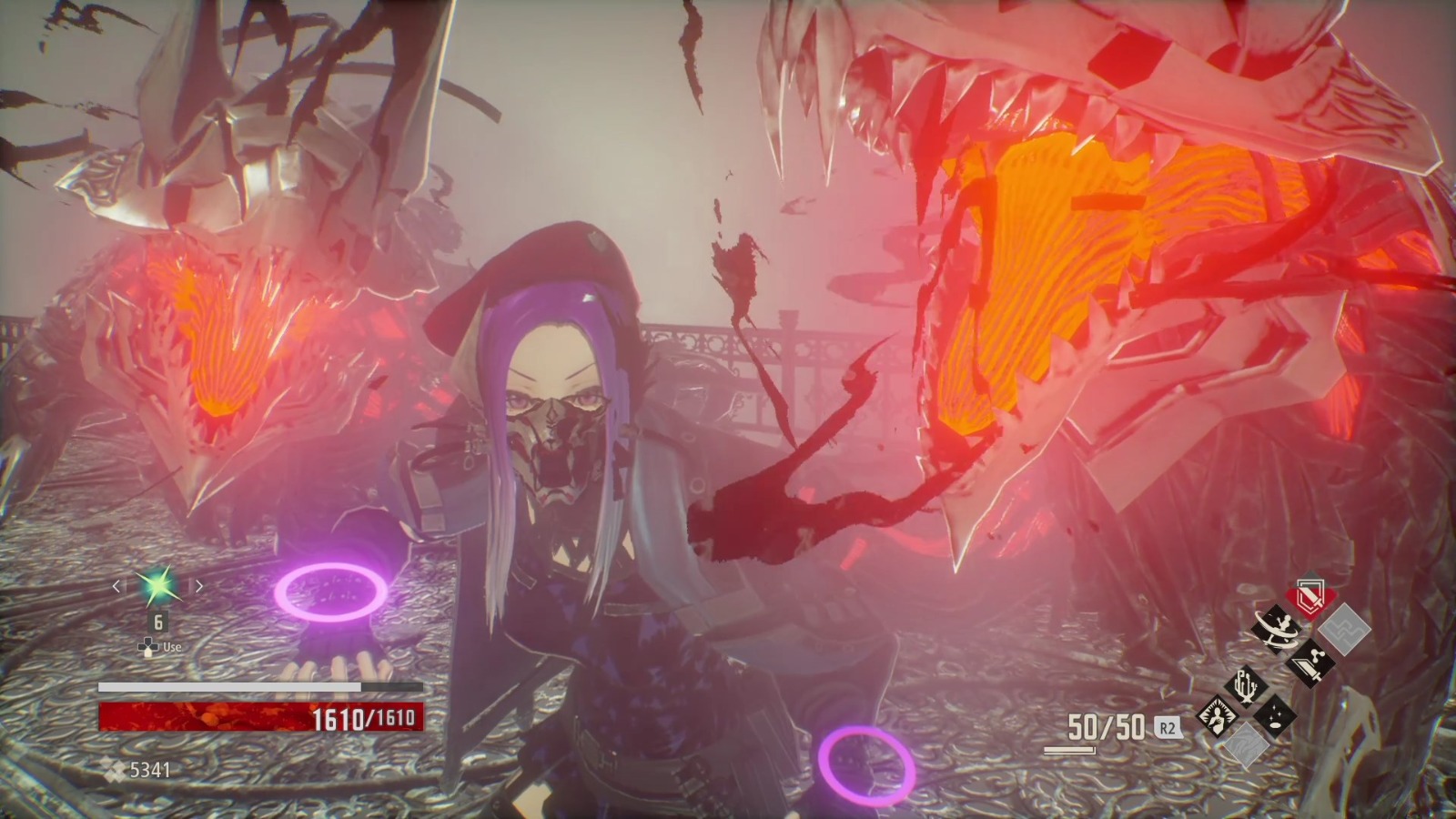The width and height of the screenshot is (1456, 819).
Task: Click the left arrow to cycle items
Action: pos(116,586)
